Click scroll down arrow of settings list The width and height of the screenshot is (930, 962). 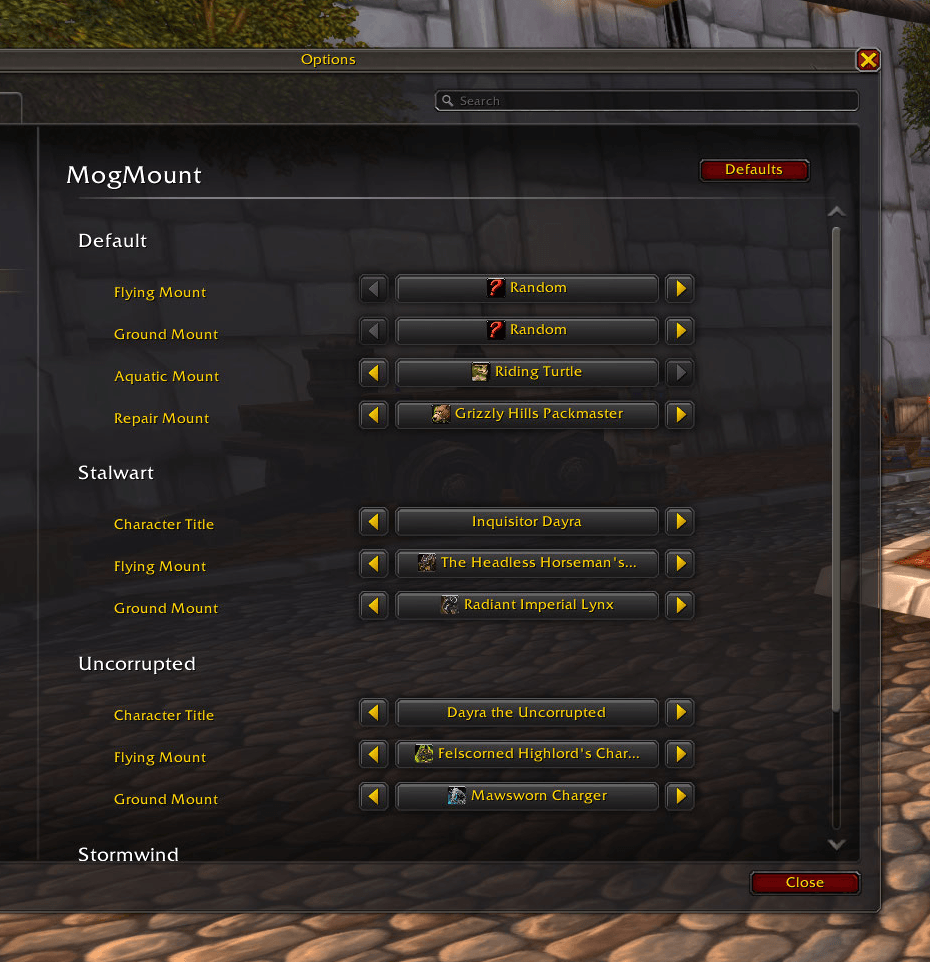(x=837, y=845)
